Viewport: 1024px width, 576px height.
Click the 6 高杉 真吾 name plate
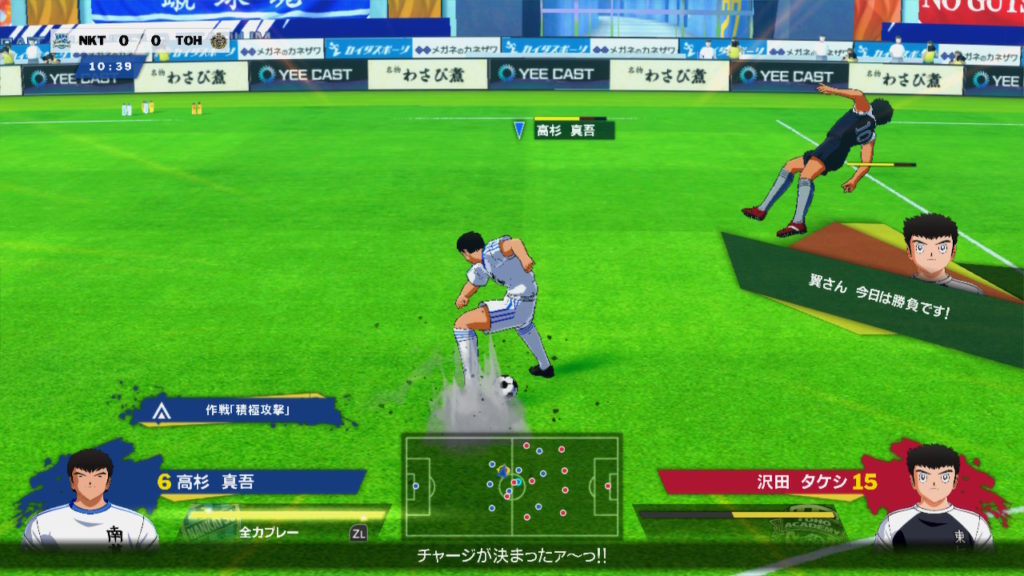[x=255, y=482]
